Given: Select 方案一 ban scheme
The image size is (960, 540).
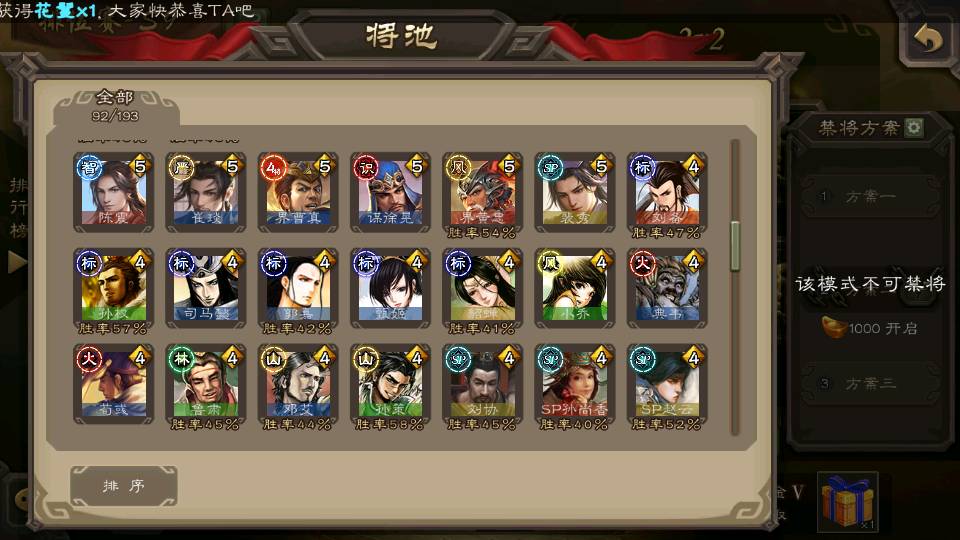Looking at the screenshot, I should coord(868,197).
